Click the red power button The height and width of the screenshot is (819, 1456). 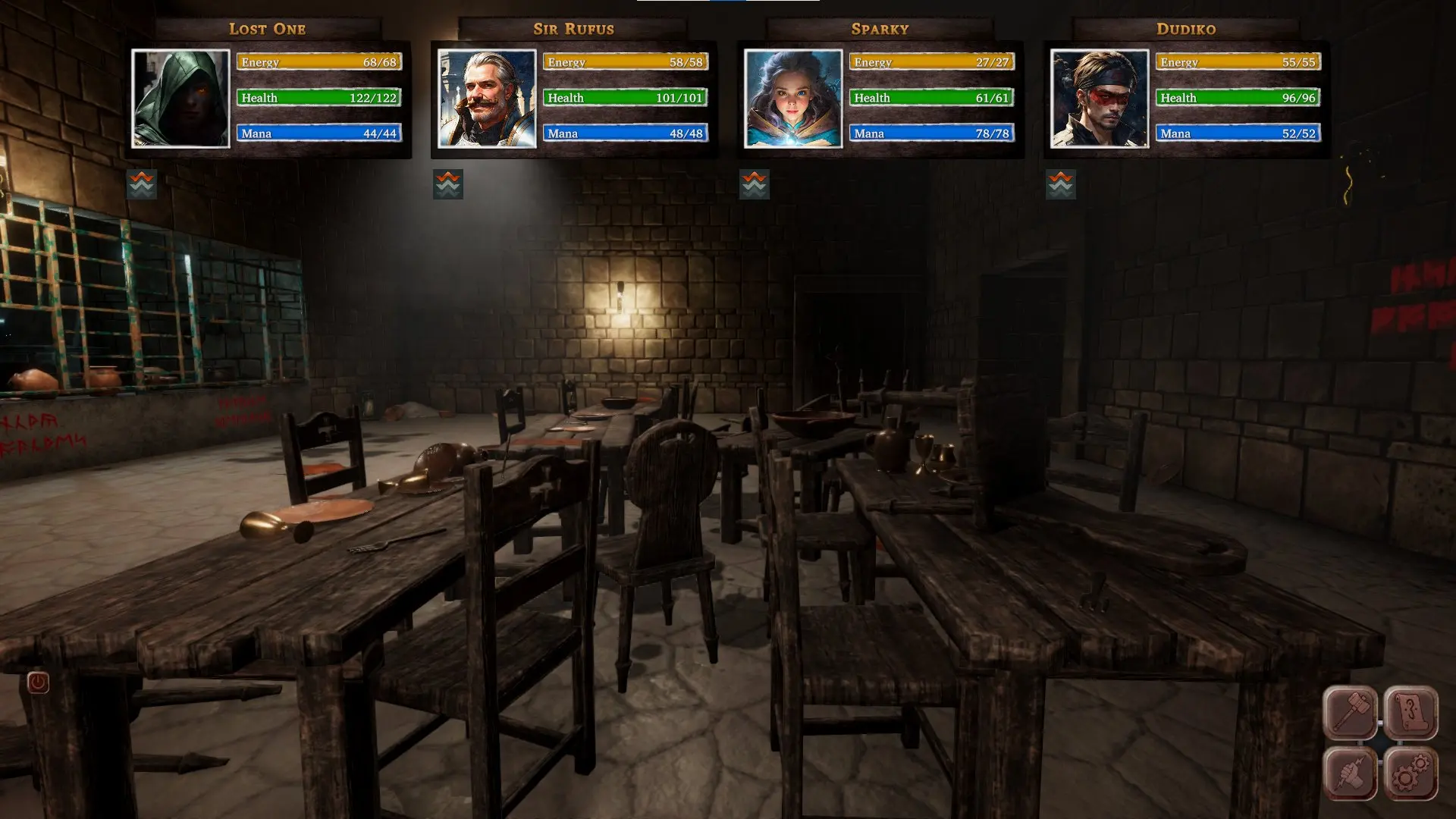coord(38,682)
